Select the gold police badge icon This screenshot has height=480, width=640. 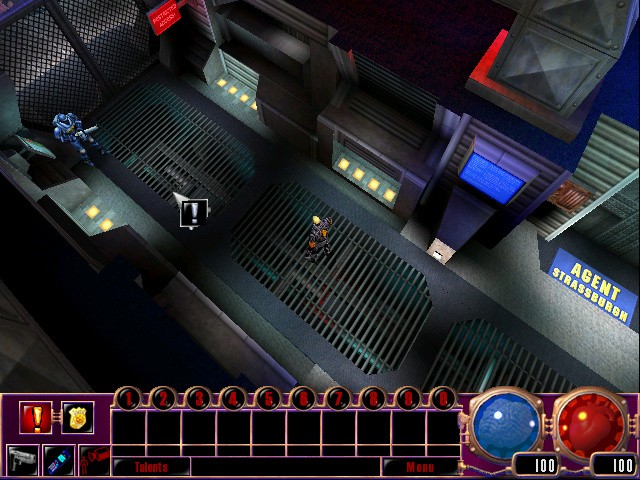pyautogui.click(x=77, y=416)
